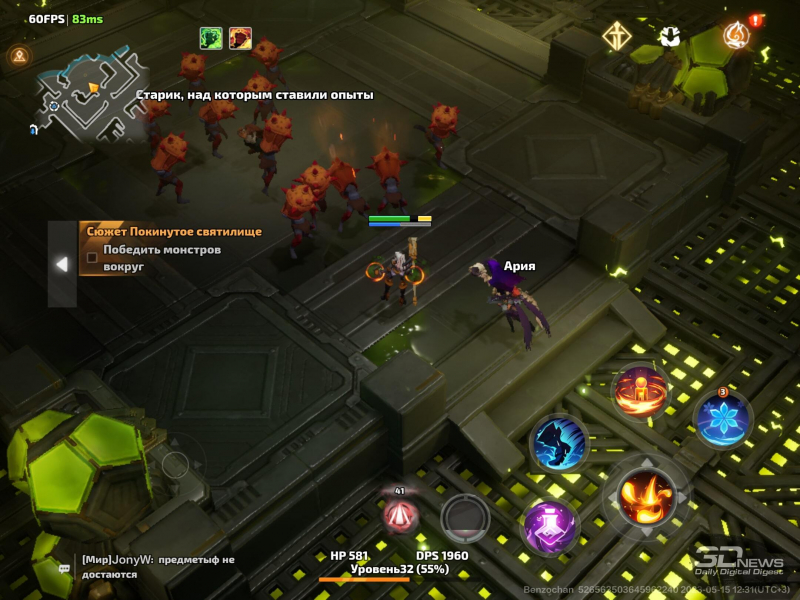
Task: Open the white armor equipment icon
Action: 671,38
